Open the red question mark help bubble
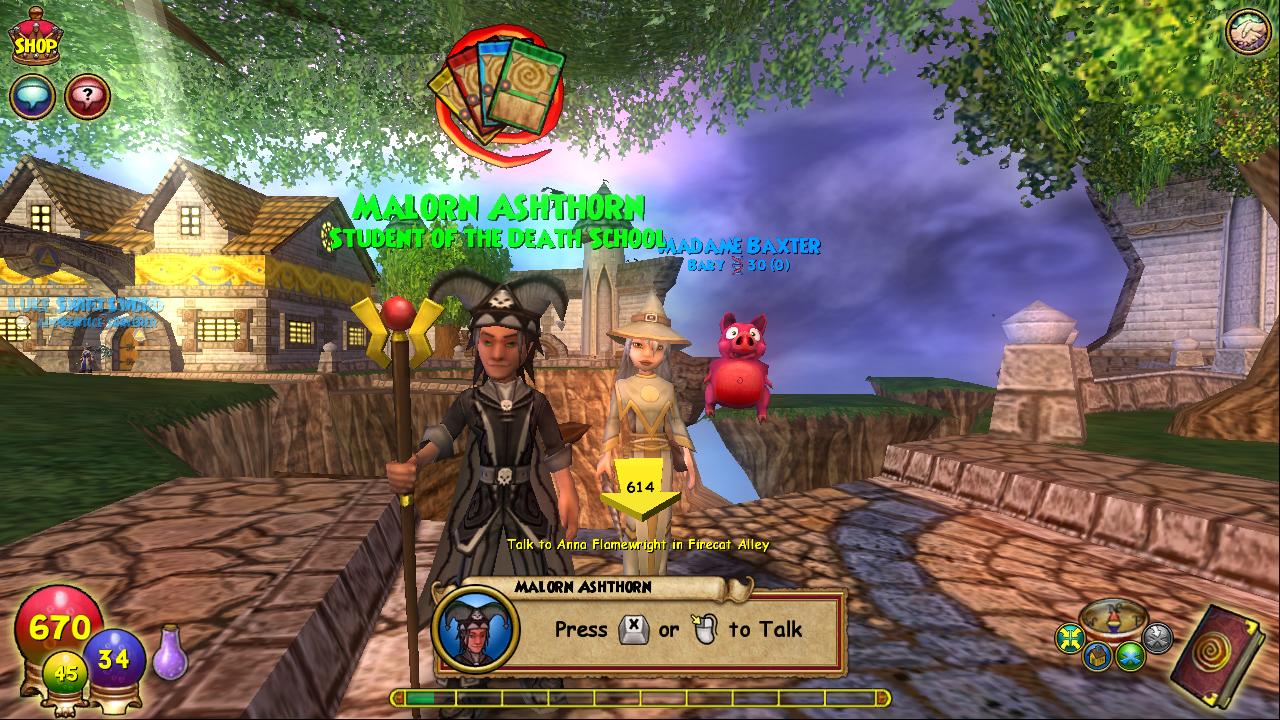Screen dimensions: 1280x720 (x=87, y=97)
